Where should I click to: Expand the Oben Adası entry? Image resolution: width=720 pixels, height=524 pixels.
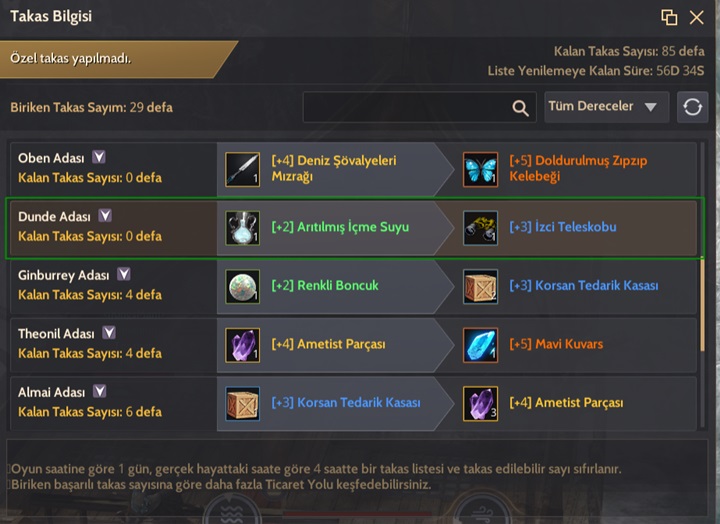99,157
